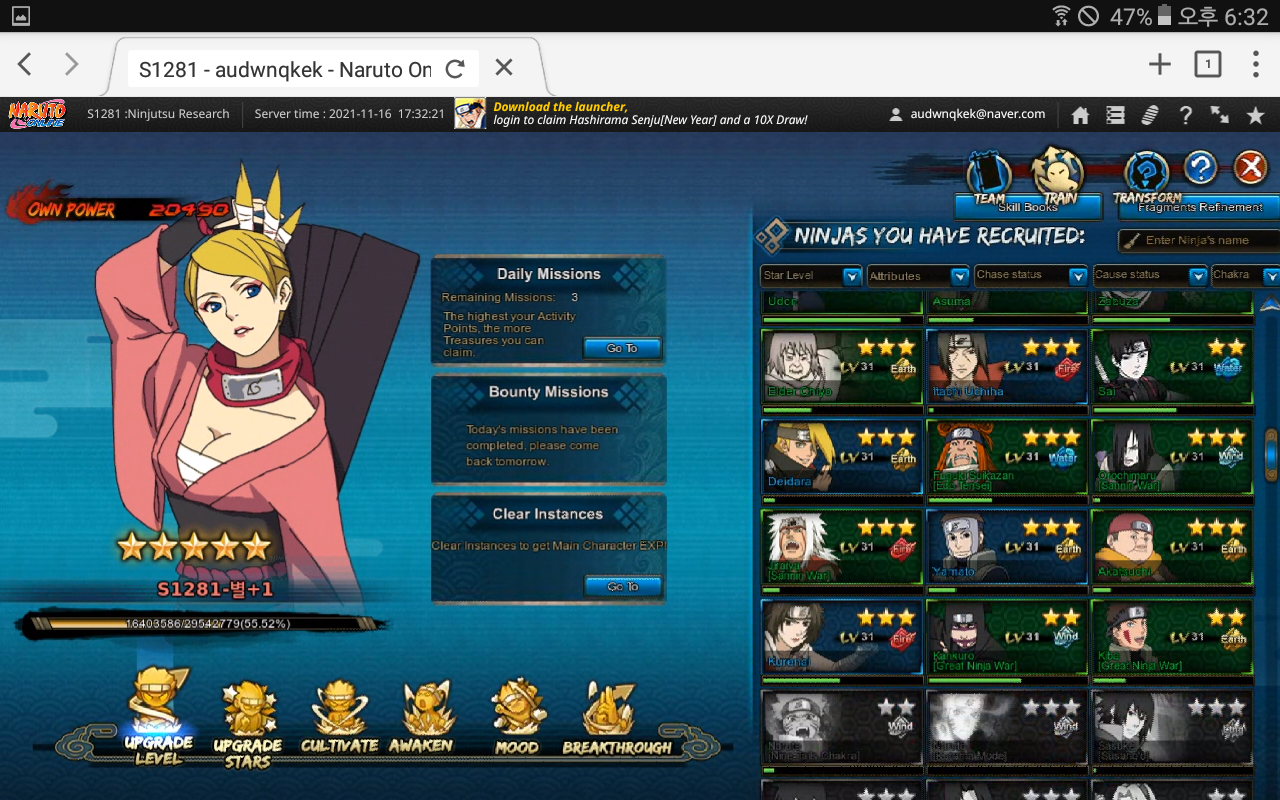Choose the Mood option

pos(518,717)
